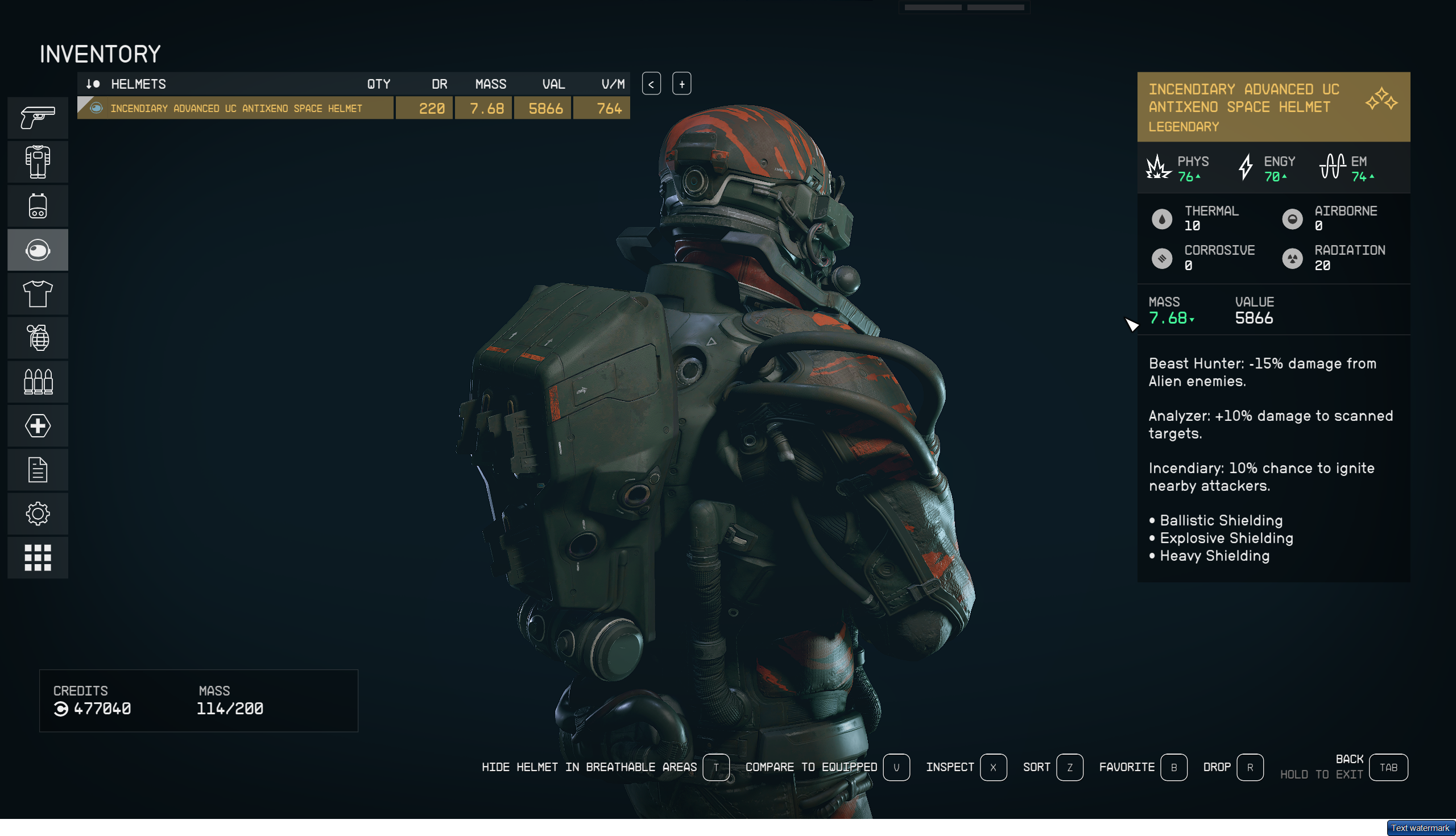Screen dimensions: 1456x836
Task: Select the aid category medical cross icon
Action: pyautogui.click(x=38, y=426)
